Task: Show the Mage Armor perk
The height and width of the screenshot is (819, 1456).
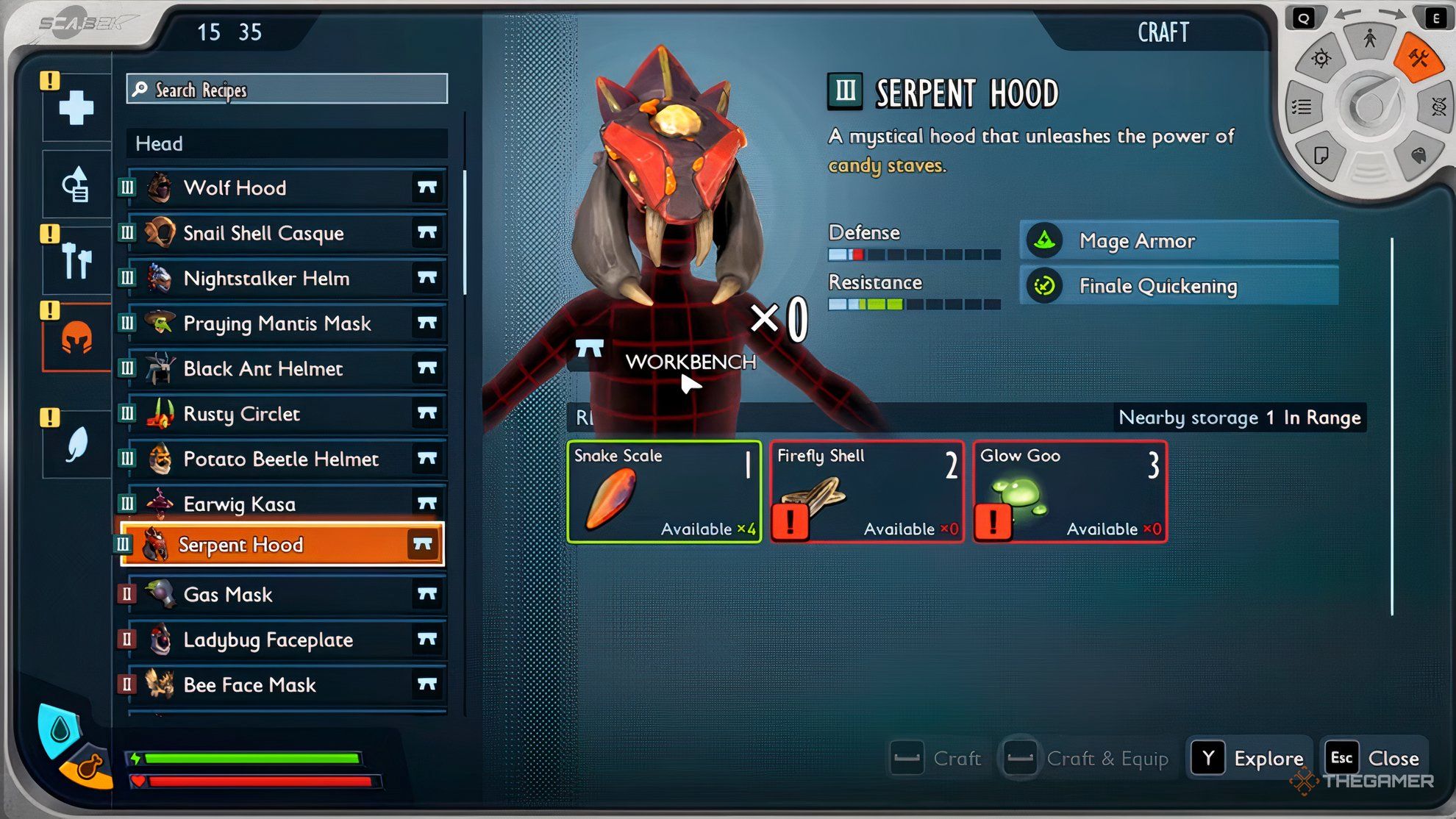Action: (x=1179, y=241)
